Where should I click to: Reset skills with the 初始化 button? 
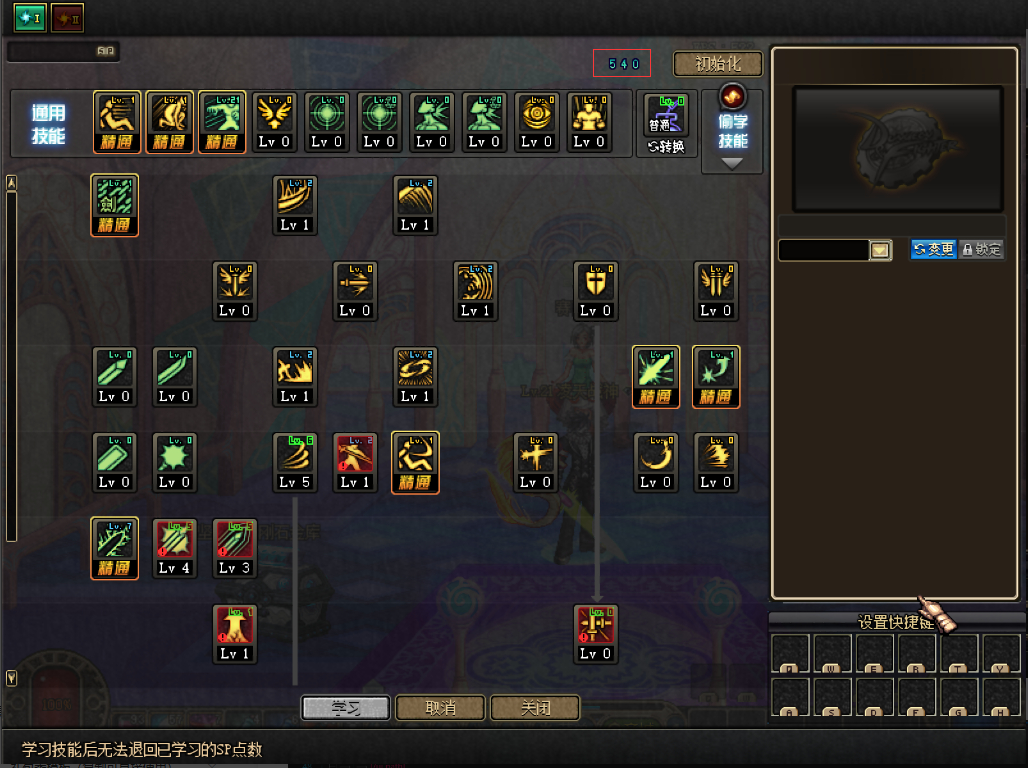[x=717, y=64]
